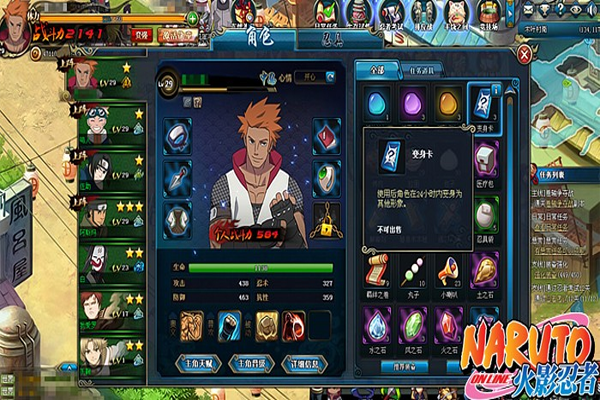Choose the 水之石 water stone item

pos(377,321)
